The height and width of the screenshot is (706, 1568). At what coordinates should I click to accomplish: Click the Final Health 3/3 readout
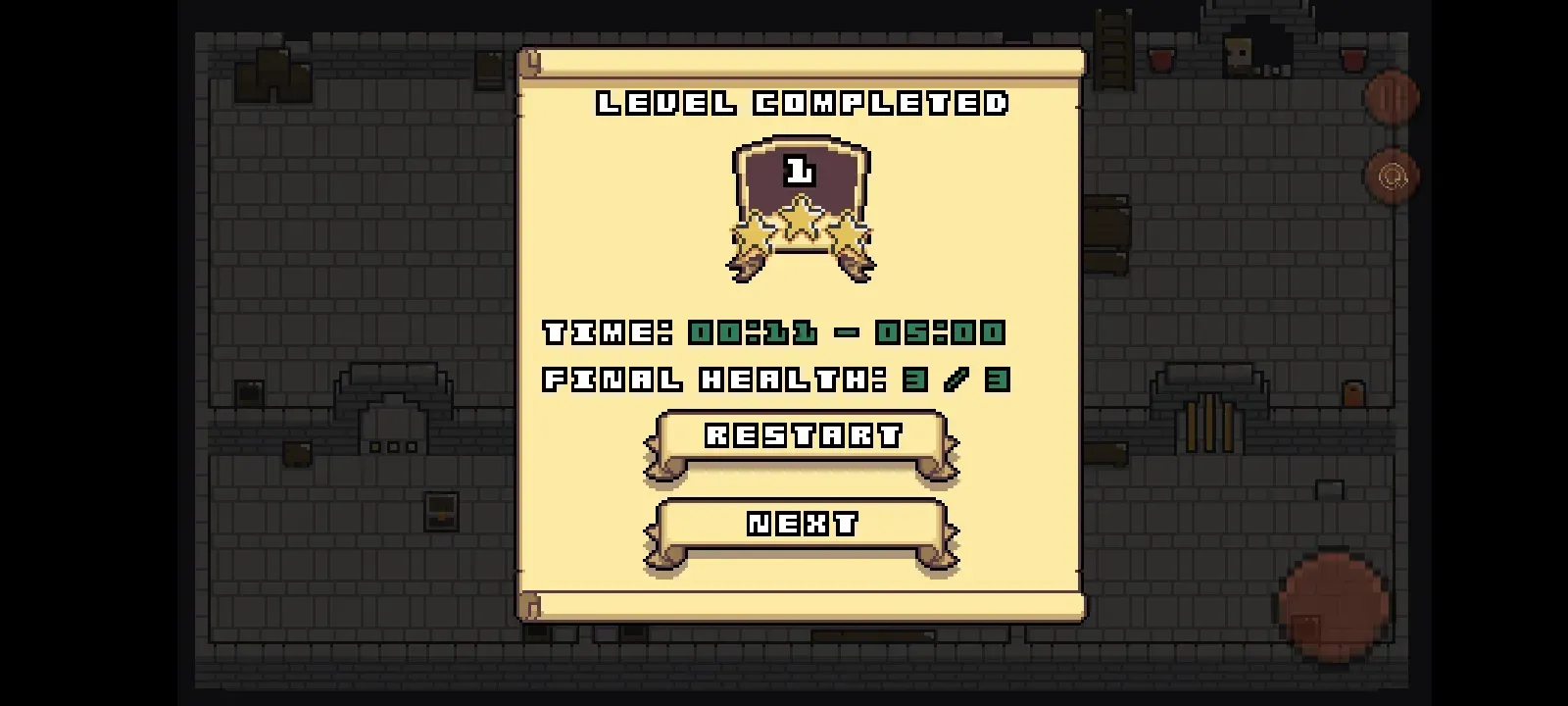click(774, 380)
